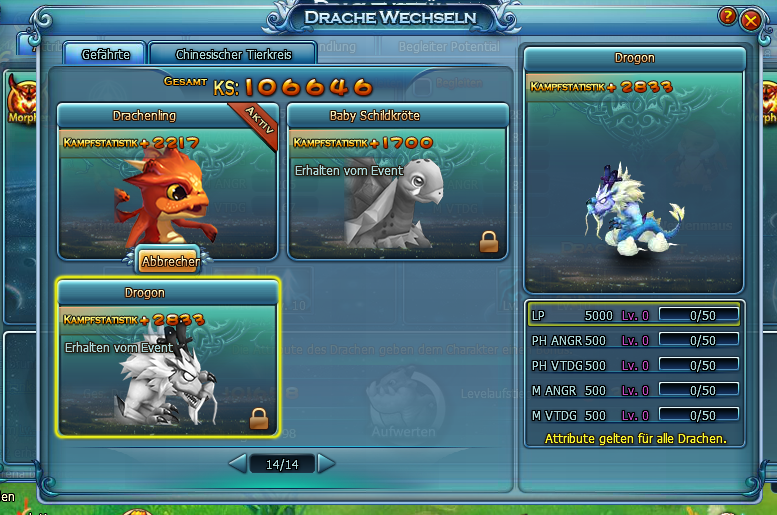Click the Abbrechen button

[x=168, y=262]
